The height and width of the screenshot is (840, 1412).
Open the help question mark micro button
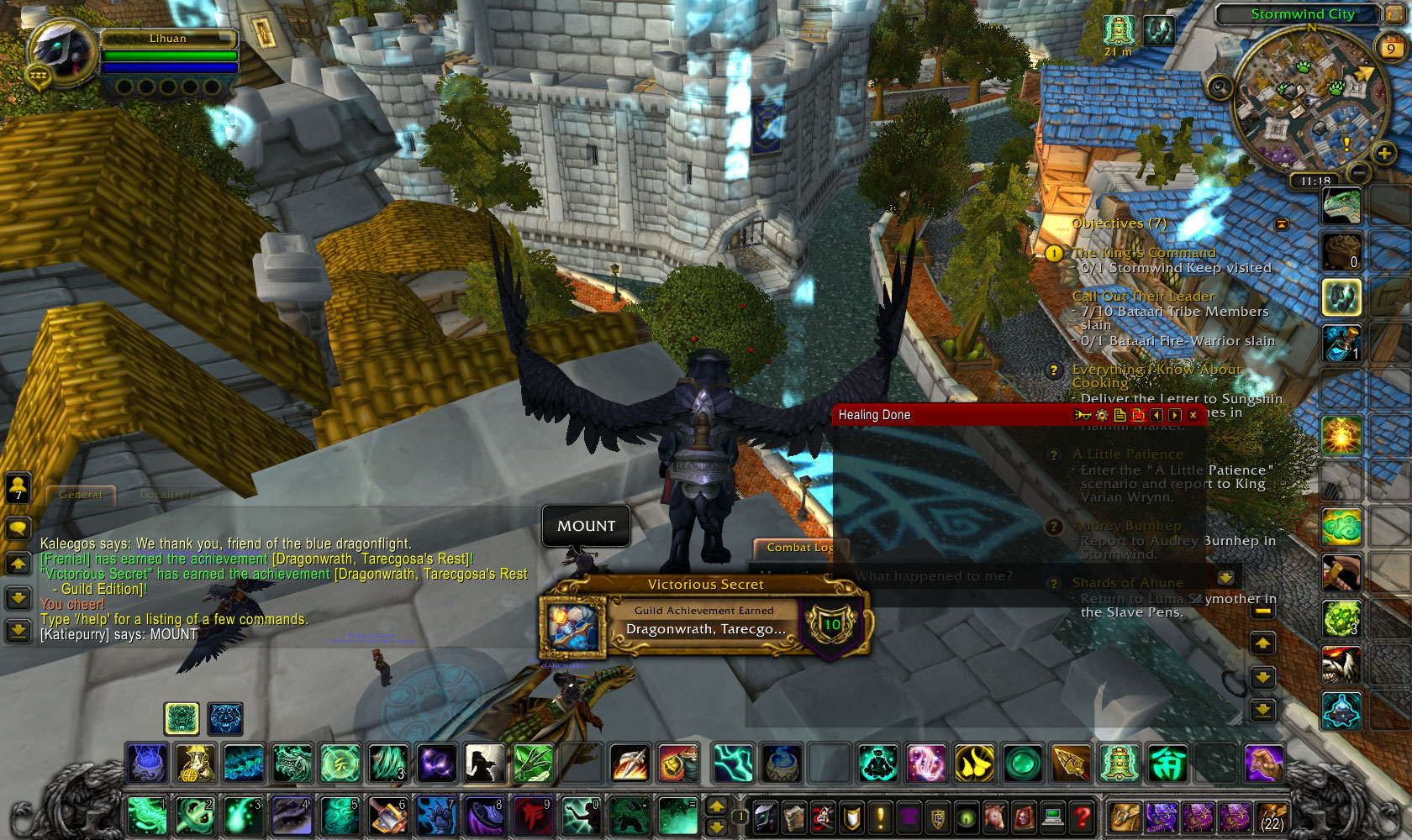pyautogui.click(x=1083, y=816)
